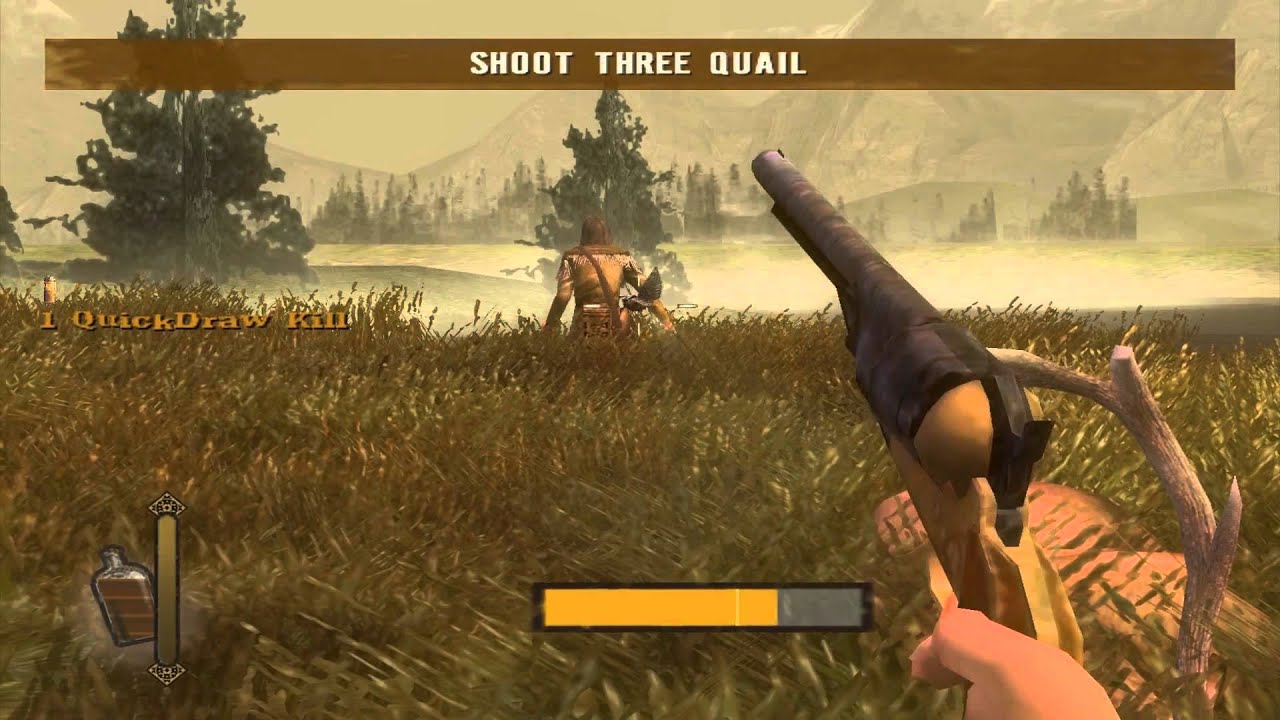
Task: Click the yellow QuickDraw meter at screen bottom
Action: click(x=660, y=603)
